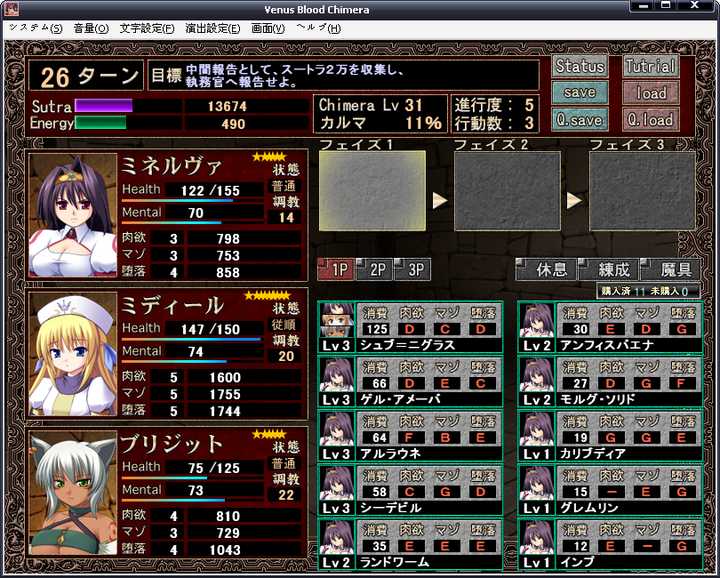Screen dimensions: 720x578
Task: Quick save with Q.save
Action: tap(580, 120)
